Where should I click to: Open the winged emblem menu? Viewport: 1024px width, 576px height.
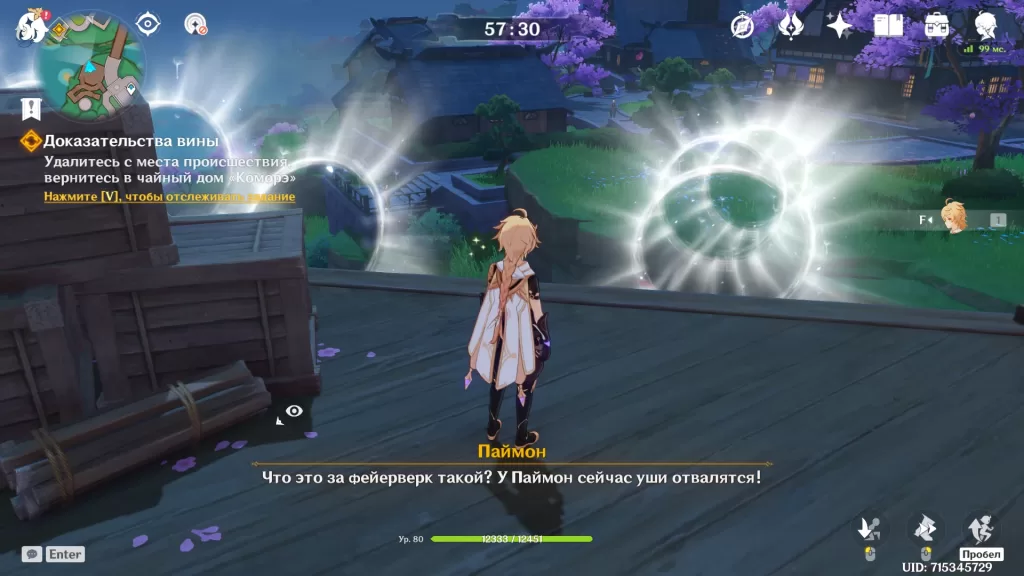791,25
